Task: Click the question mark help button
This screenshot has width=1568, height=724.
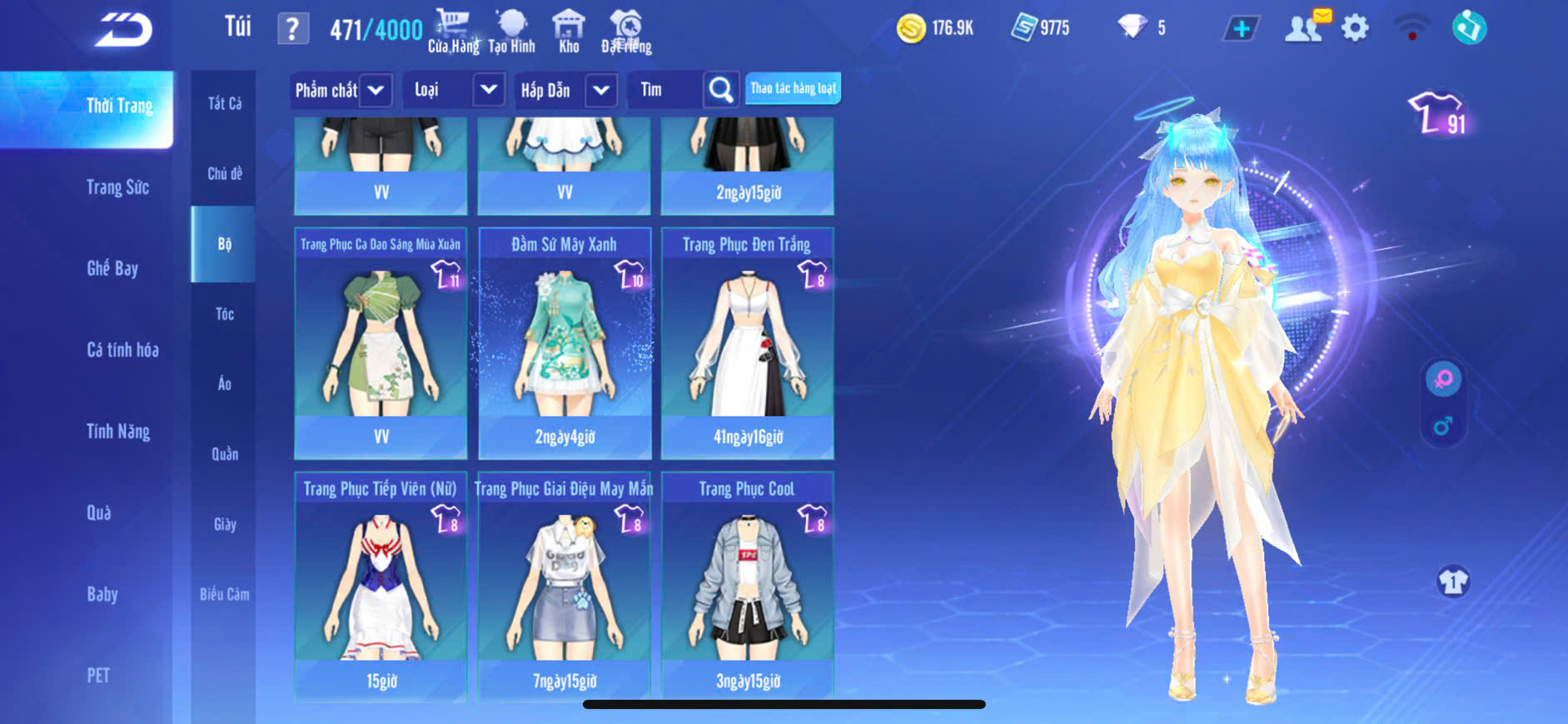Action: click(292, 29)
